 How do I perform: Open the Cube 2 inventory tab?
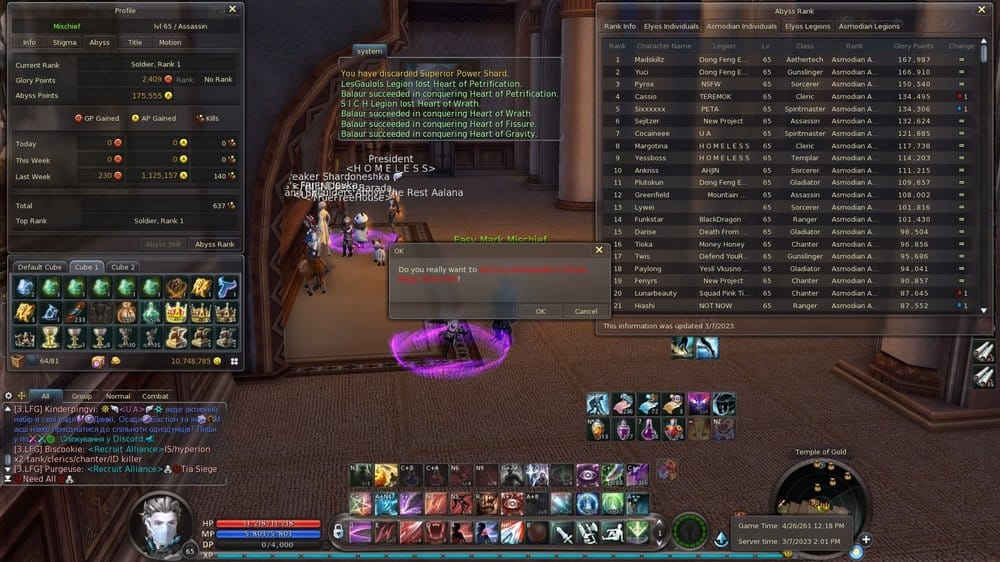[122, 267]
